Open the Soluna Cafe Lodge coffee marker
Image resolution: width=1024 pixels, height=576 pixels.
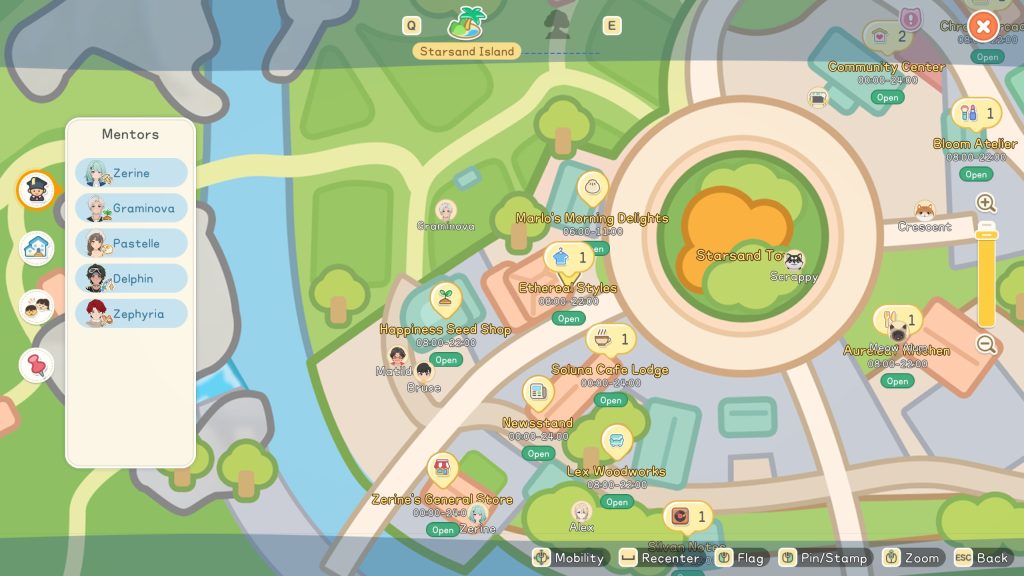pos(604,340)
